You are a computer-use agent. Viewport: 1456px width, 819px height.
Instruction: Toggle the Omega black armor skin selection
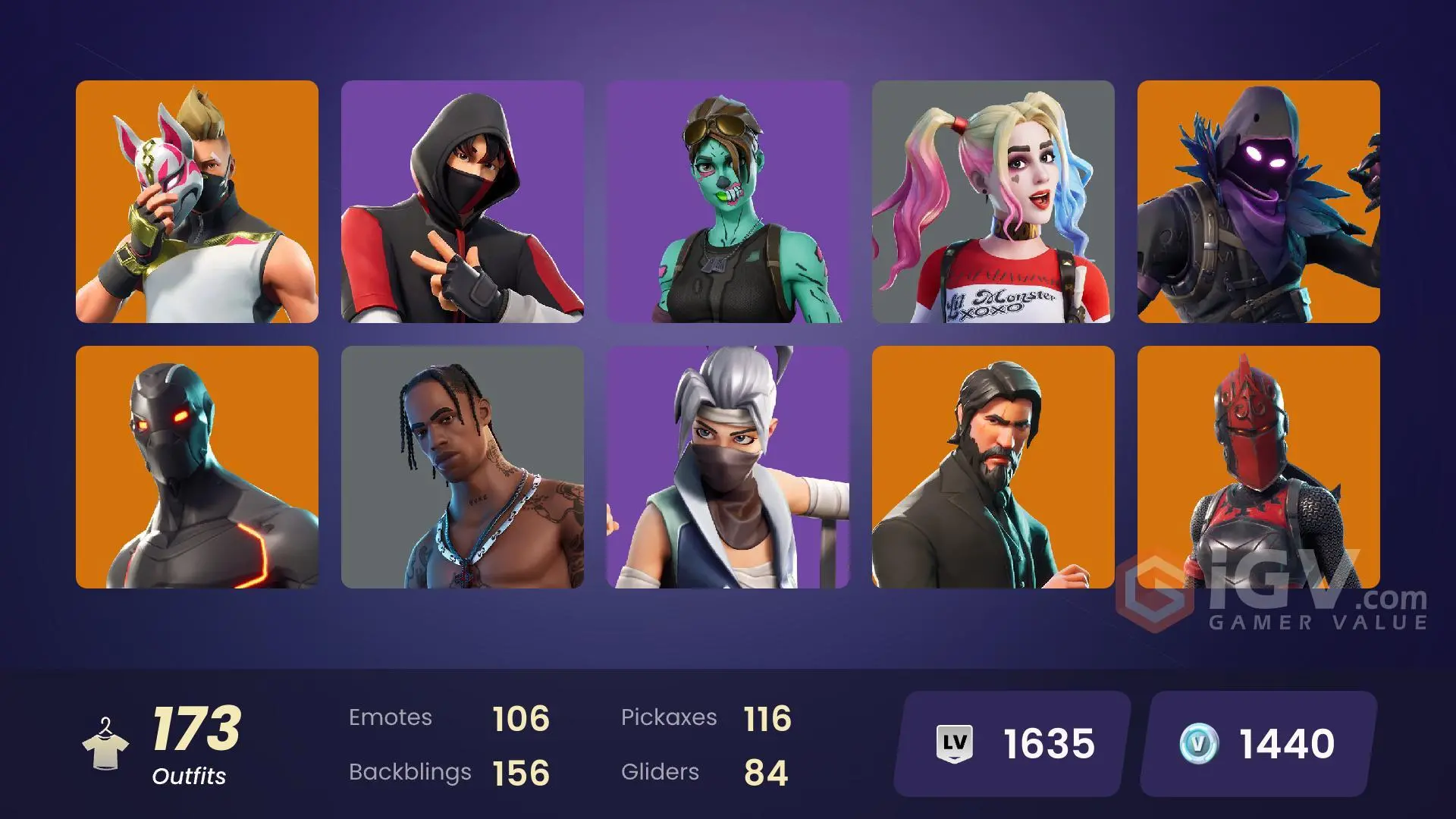(x=196, y=466)
